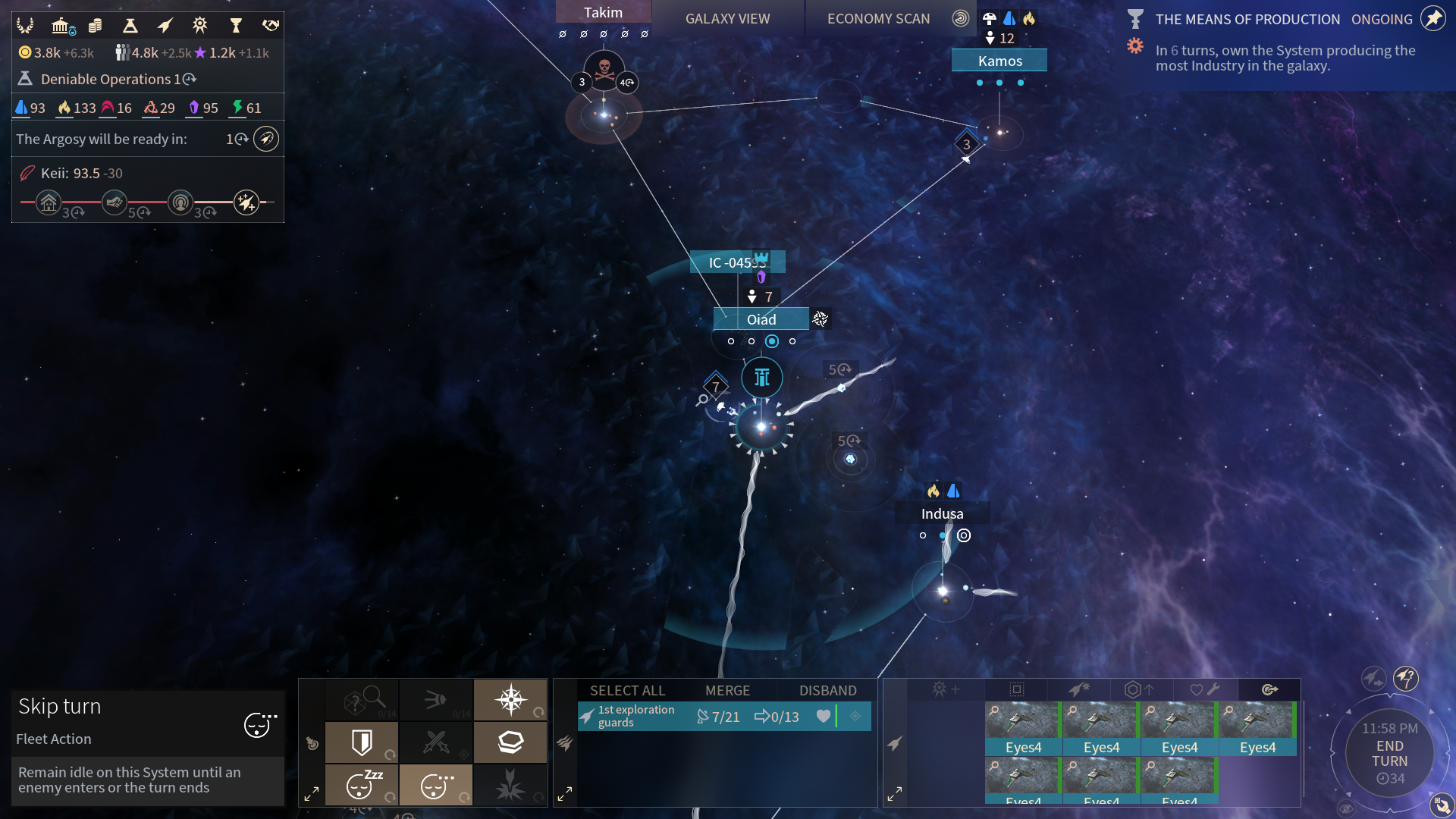This screenshot has width=1456, height=819.
Task: Open the research flask screen icon
Action: point(130,26)
